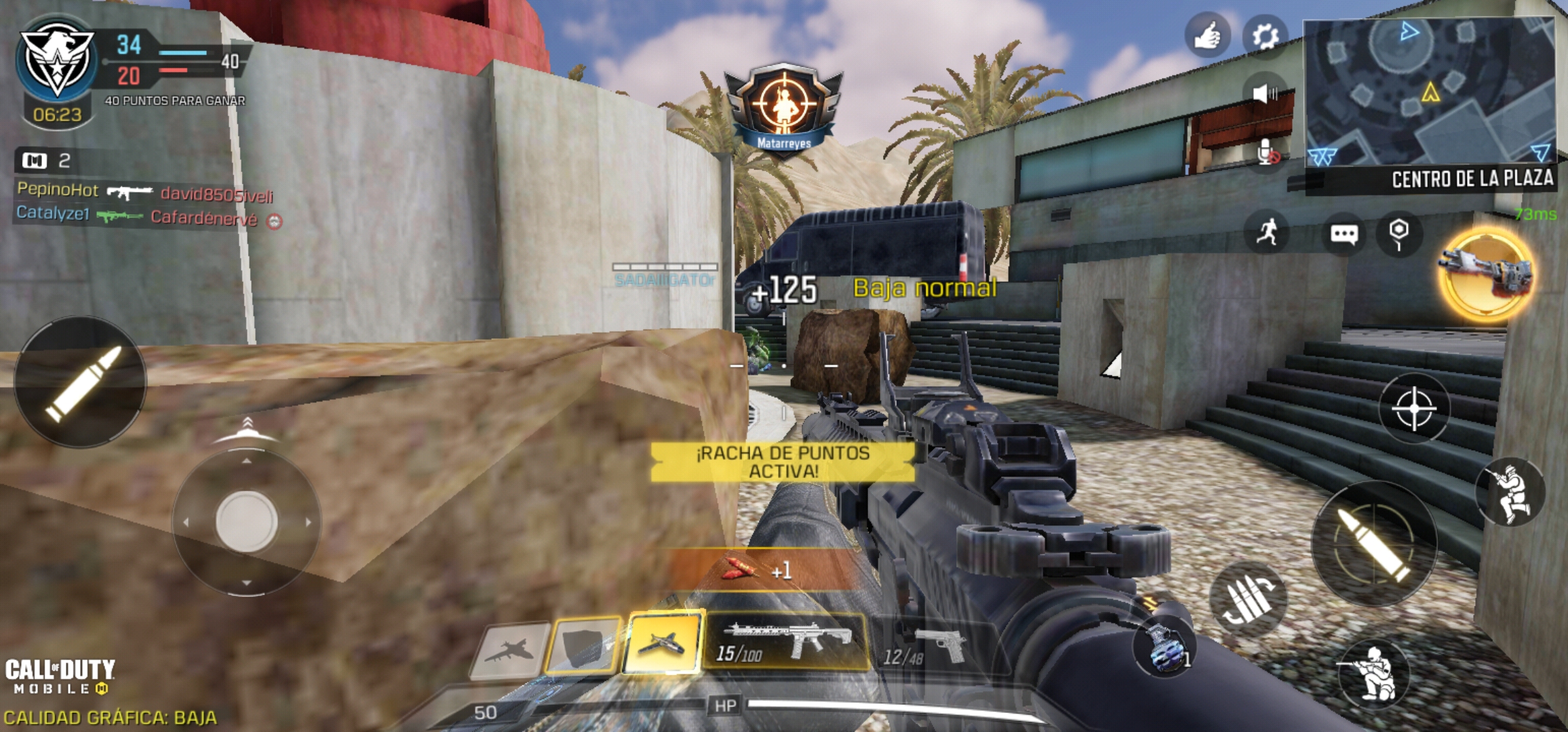Tap the hexagon map ping marker
The image size is (1568, 732).
[x=1398, y=232]
